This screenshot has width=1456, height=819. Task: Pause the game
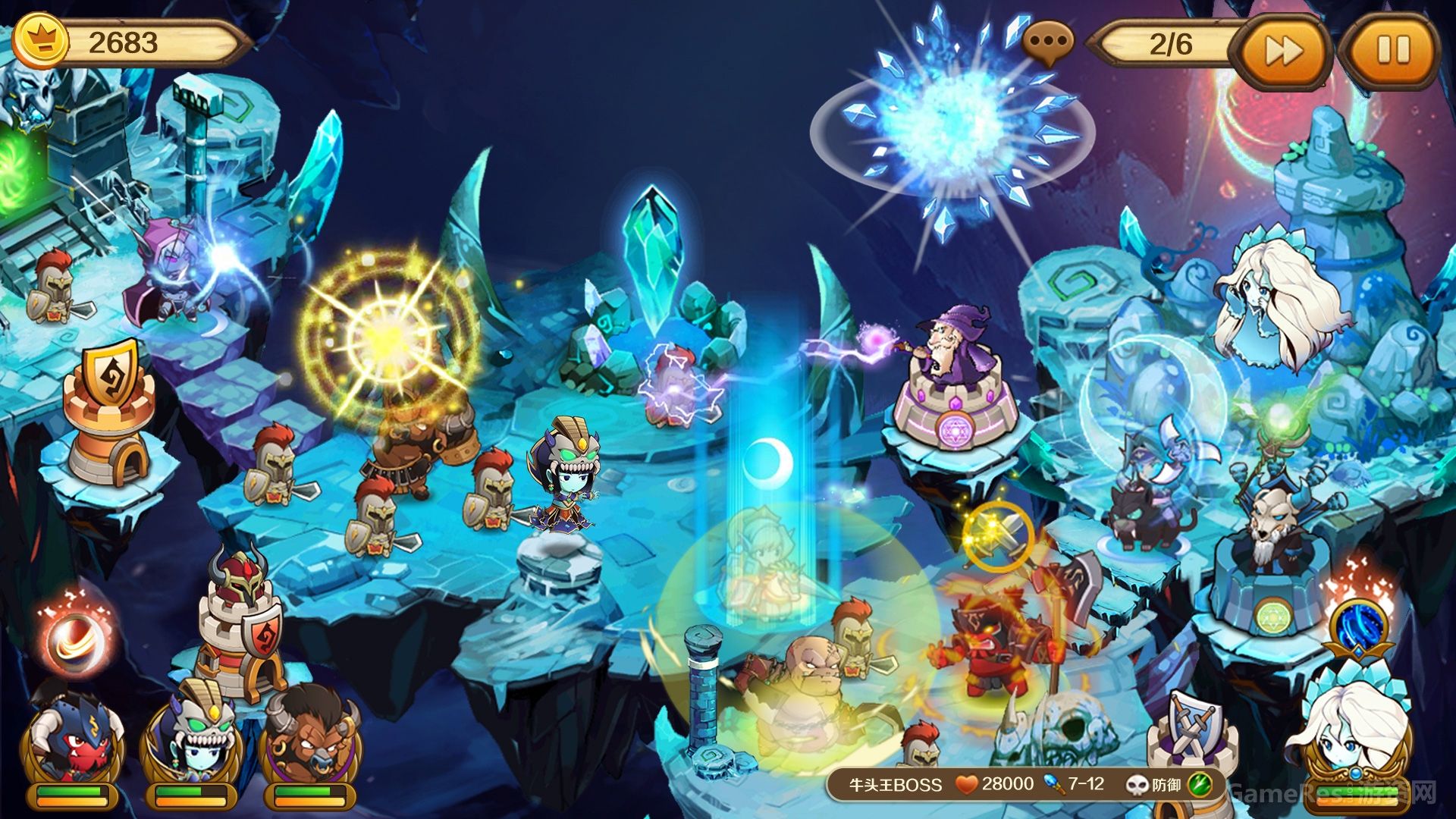pyautogui.click(x=1392, y=51)
